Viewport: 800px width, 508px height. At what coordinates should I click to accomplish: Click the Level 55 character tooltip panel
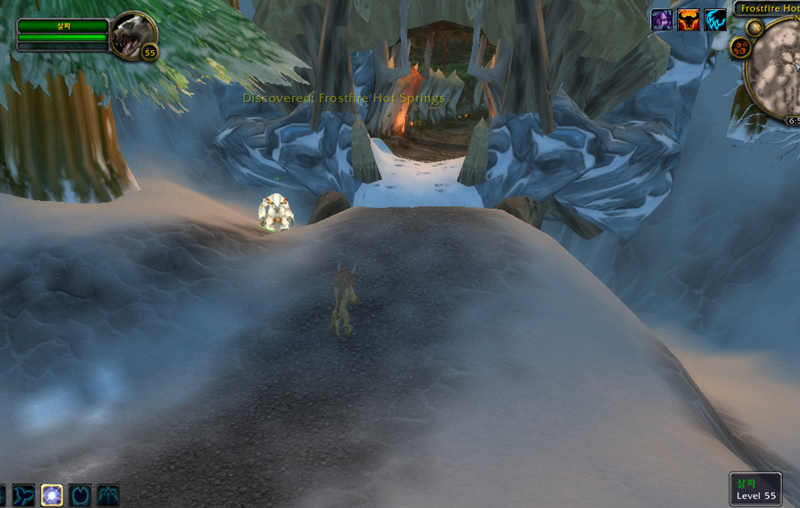[x=755, y=489]
